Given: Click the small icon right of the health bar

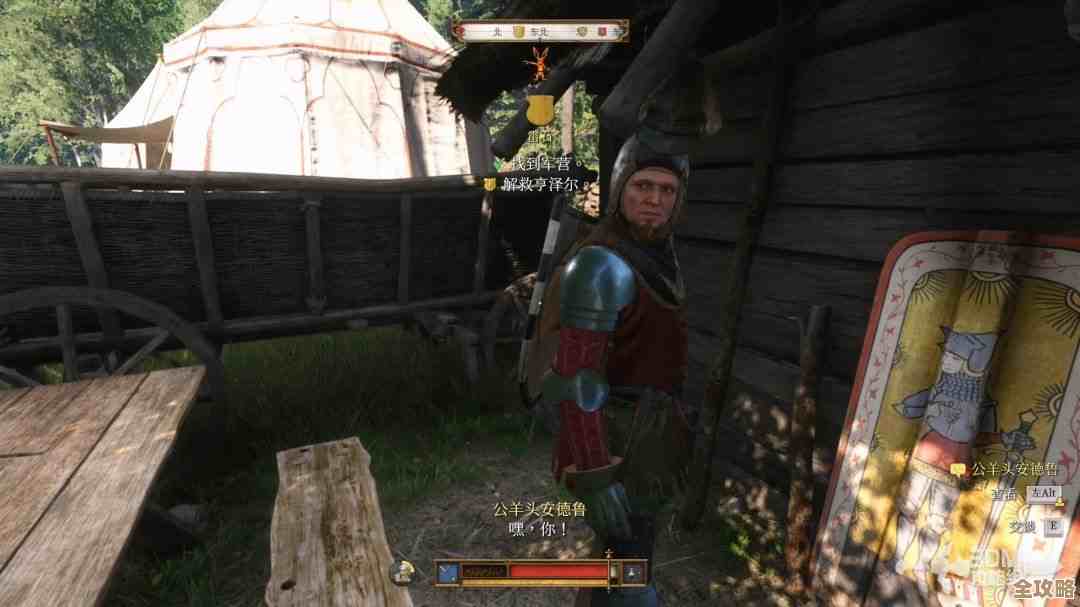Looking at the screenshot, I should pos(633,572).
